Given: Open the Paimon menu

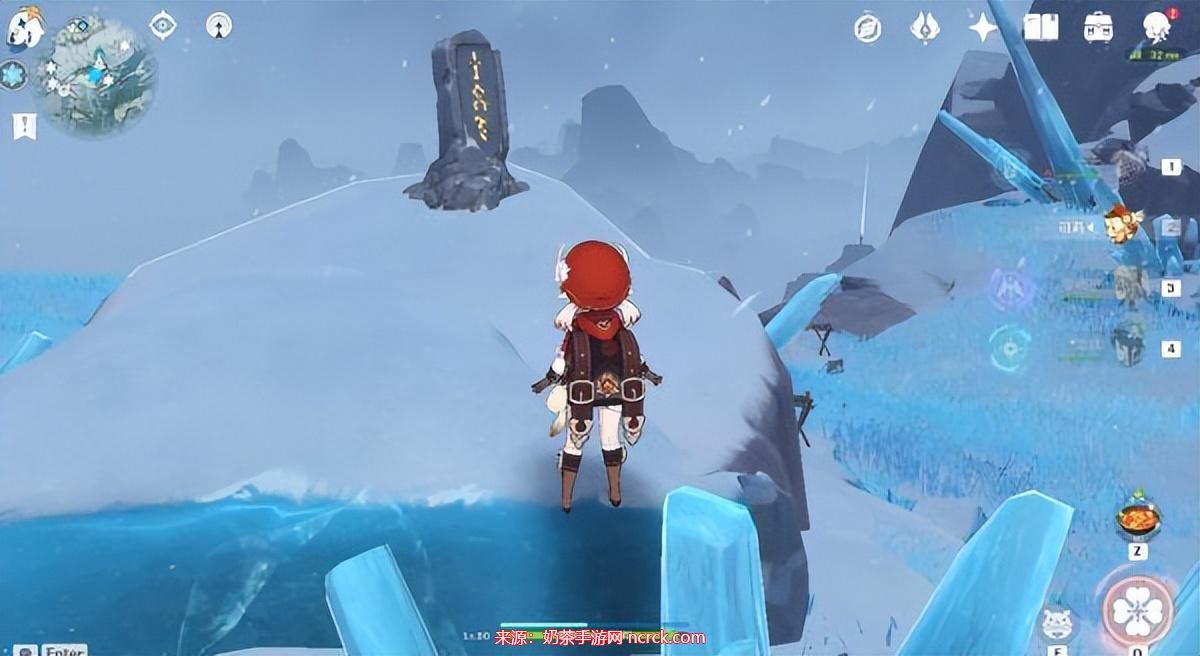Looking at the screenshot, I should pos(24,30).
